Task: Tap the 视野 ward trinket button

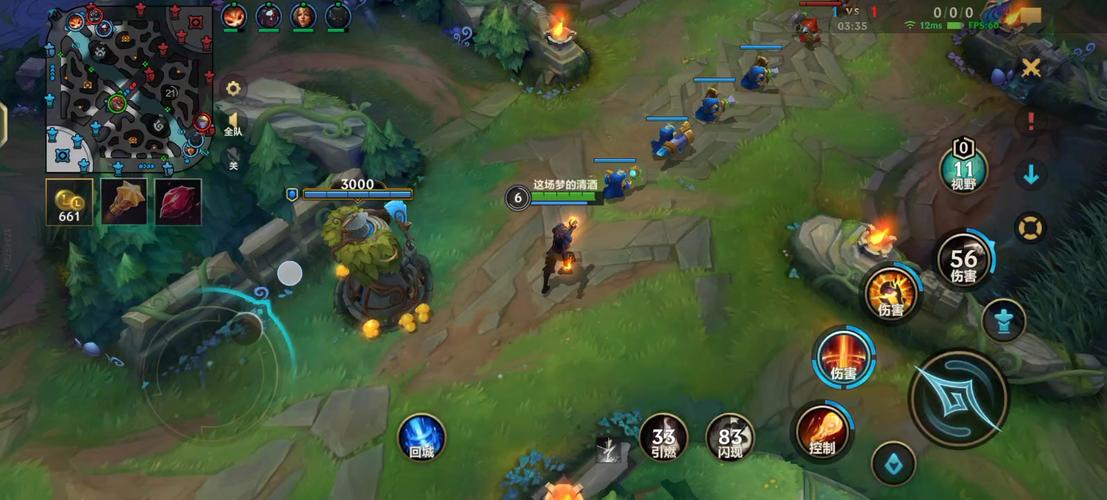Action: (x=963, y=168)
